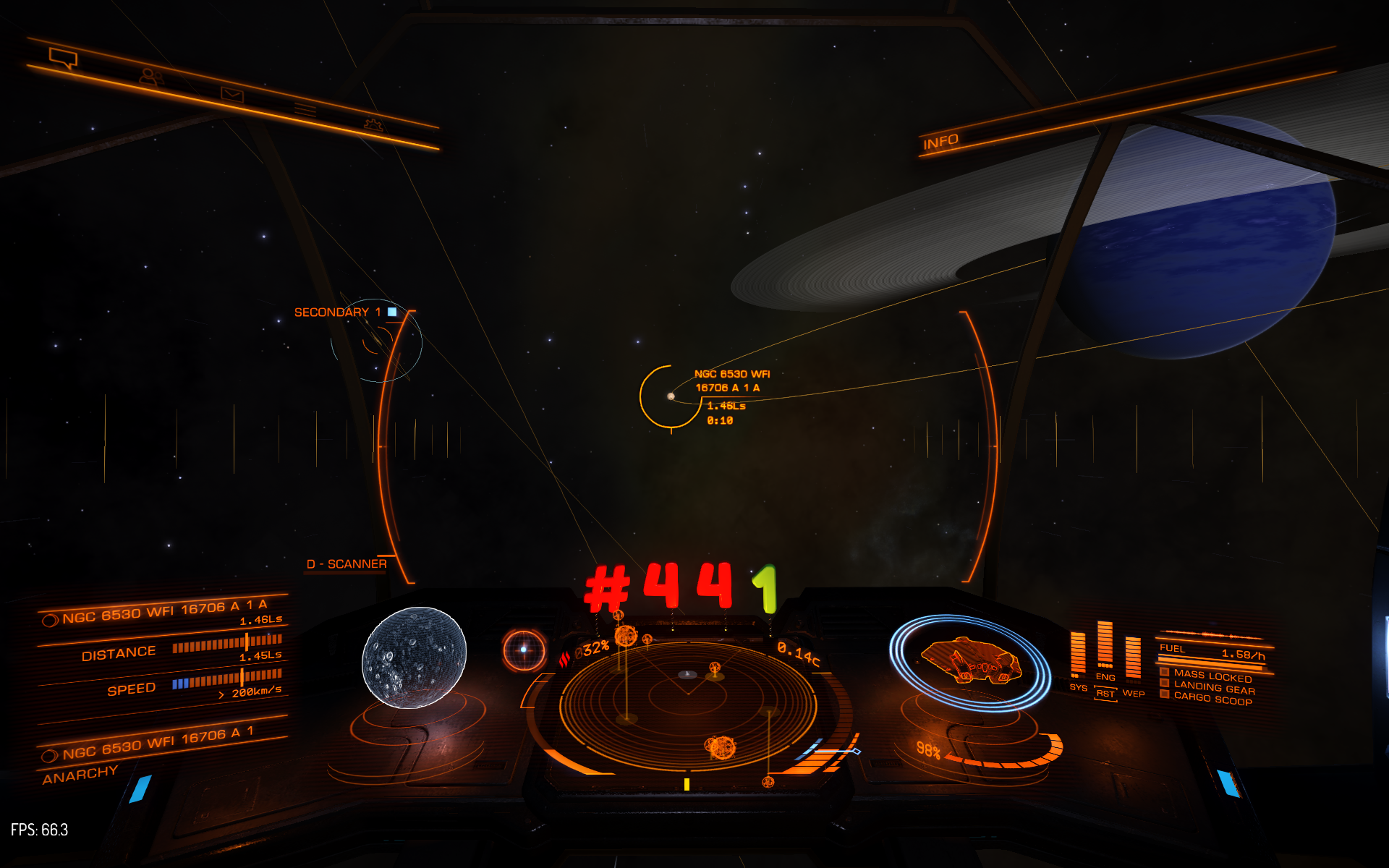This screenshot has width=1389, height=868.
Task: Open the envelope inbox icon
Action: (232, 94)
